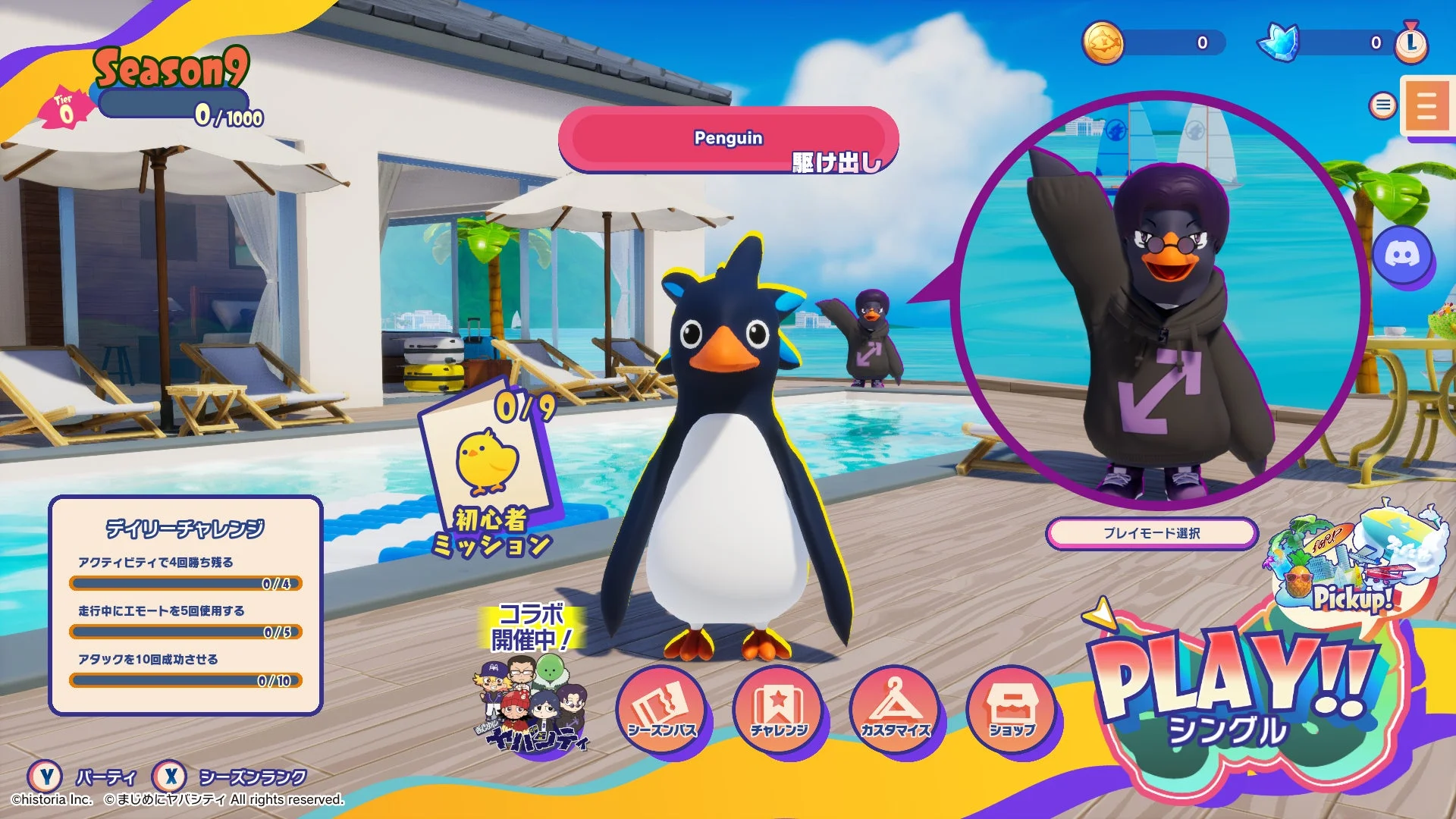Open the チャレンジ challenge icon
The width and height of the screenshot is (1456, 819).
(x=780, y=708)
